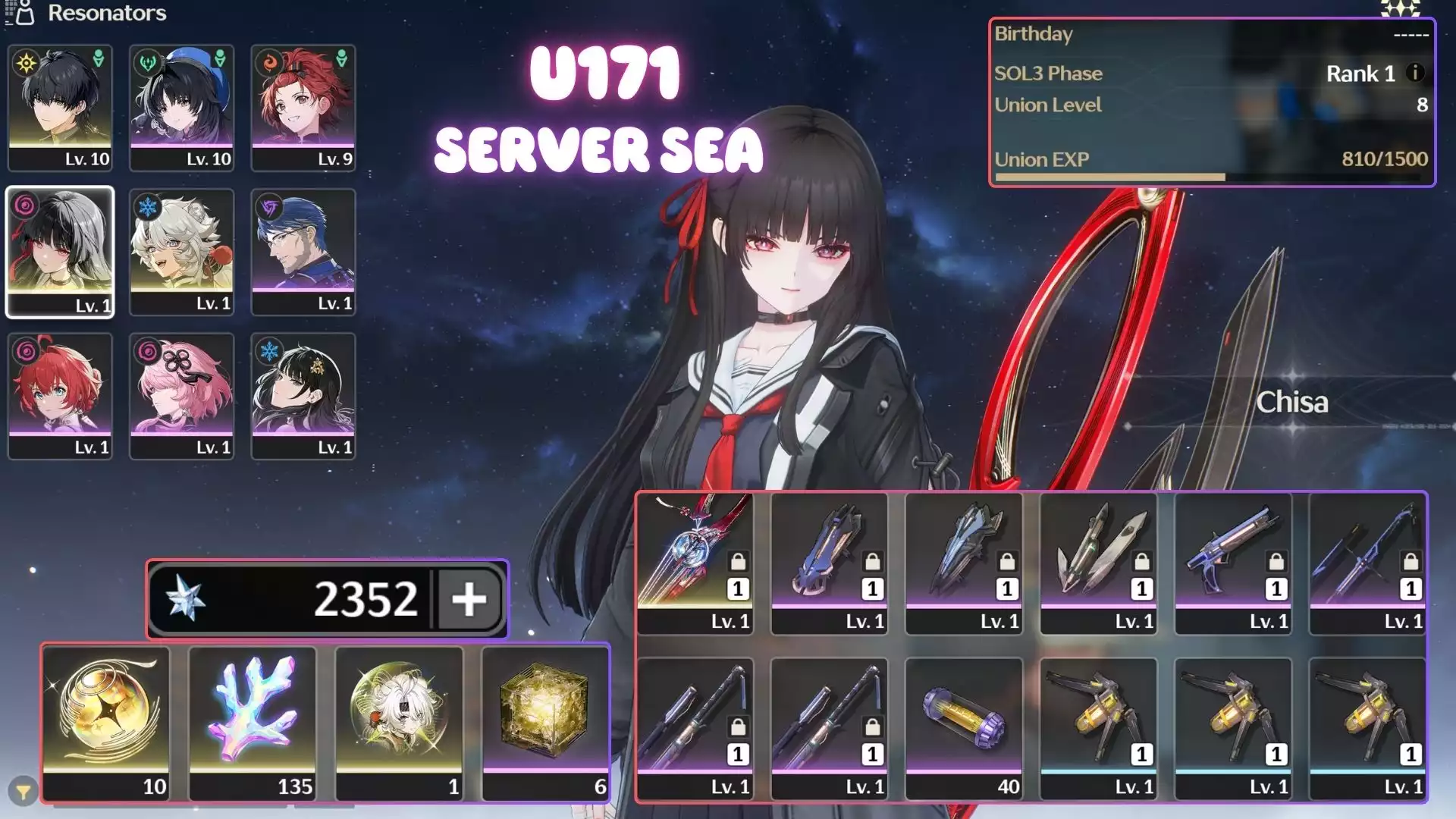The image size is (1456, 819).
Task: Add more Astrite with the plus button
Action: [x=469, y=599]
